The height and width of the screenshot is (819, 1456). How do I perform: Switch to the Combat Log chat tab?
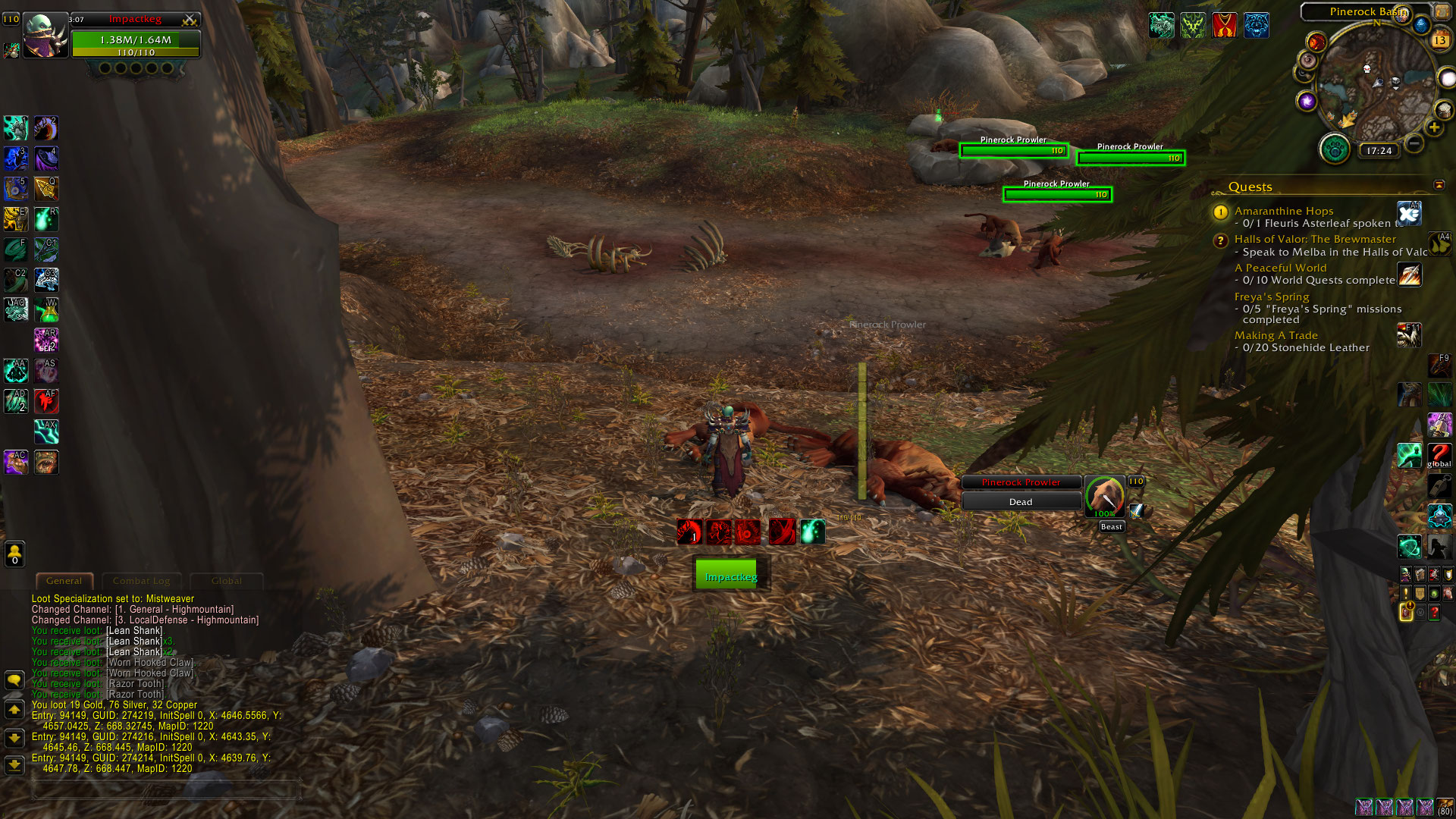click(141, 581)
